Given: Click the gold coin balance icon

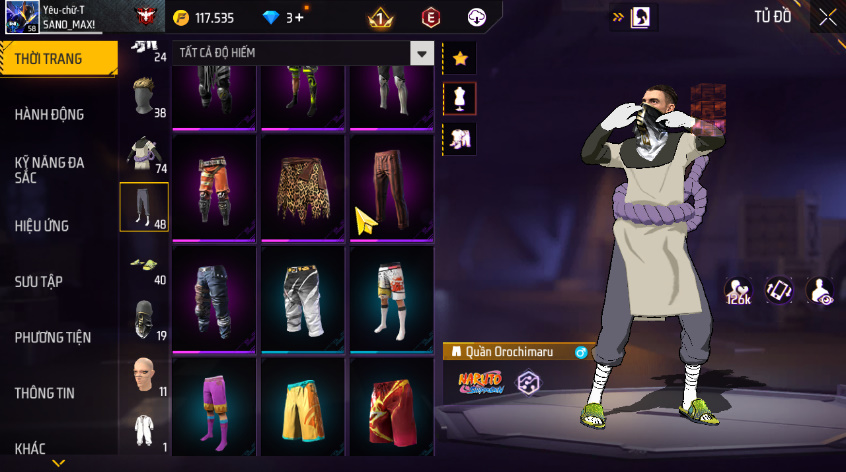Looking at the screenshot, I should pyautogui.click(x=180, y=17).
